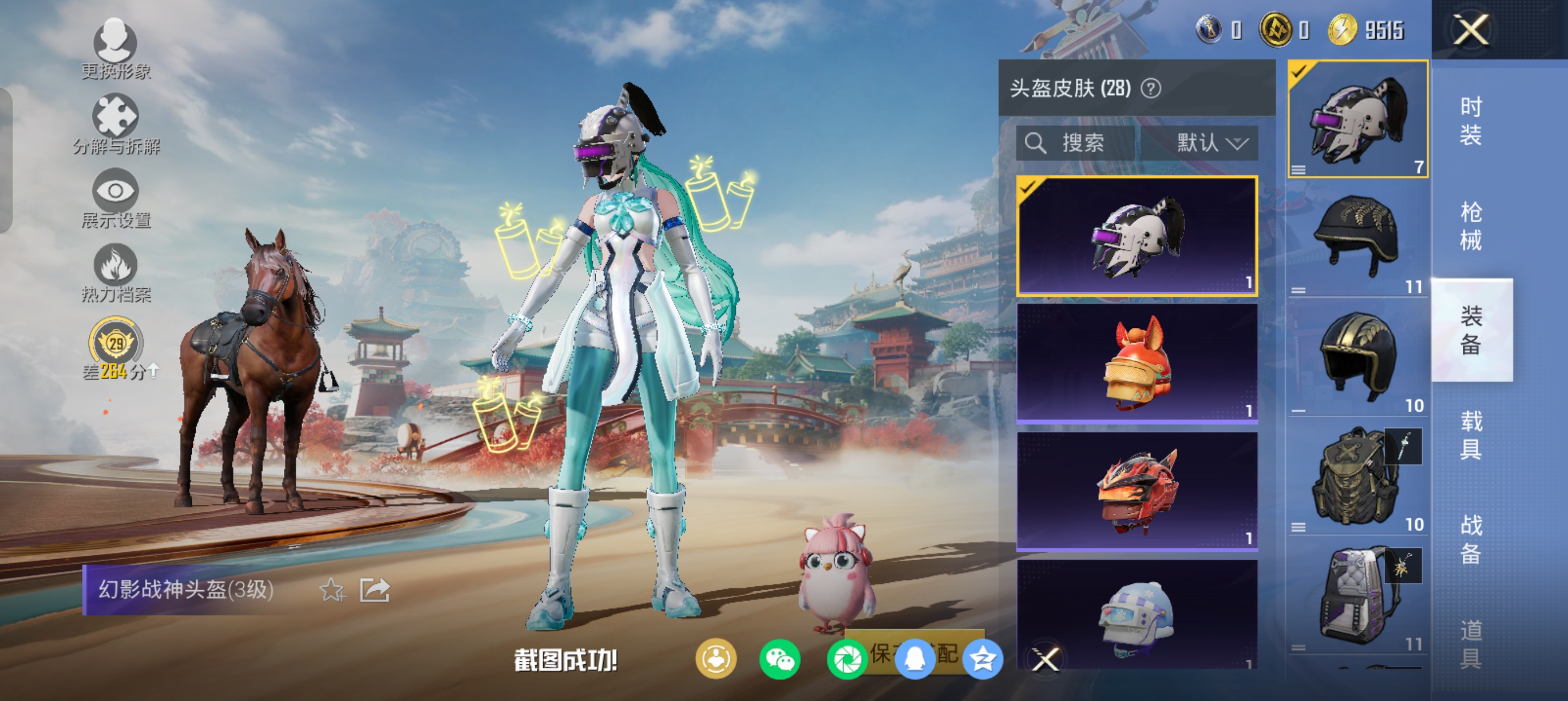Switch to the 枪械 firearms tab
This screenshot has width=1568, height=701.
pyautogui.click(x=1471, y=226)
